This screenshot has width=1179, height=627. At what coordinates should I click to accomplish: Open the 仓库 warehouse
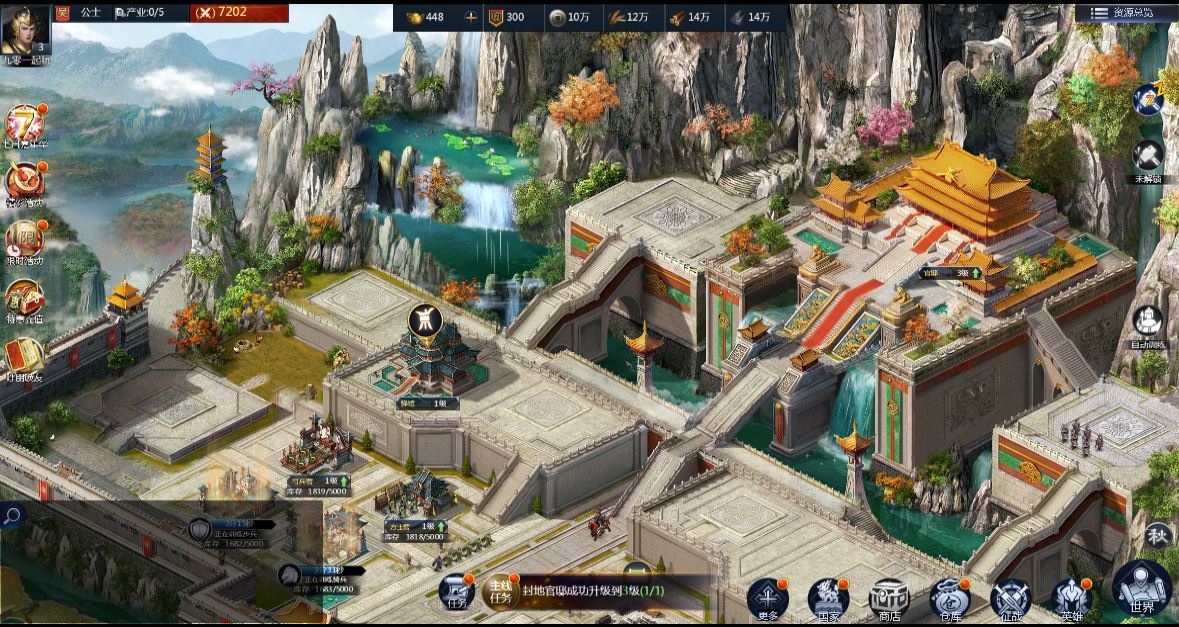(x=950, y=598)
